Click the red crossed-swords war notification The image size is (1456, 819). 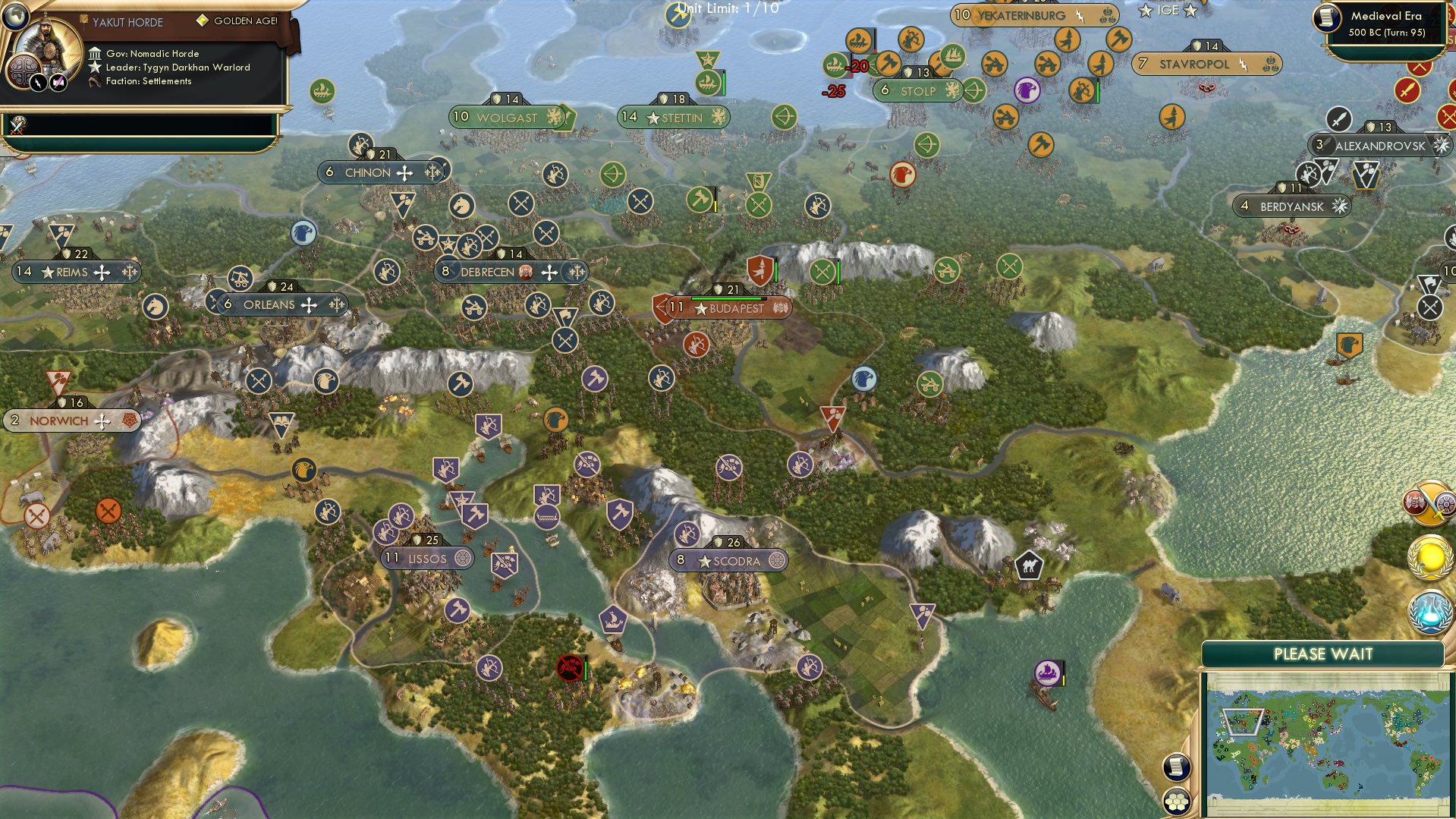coord(1419,68)
